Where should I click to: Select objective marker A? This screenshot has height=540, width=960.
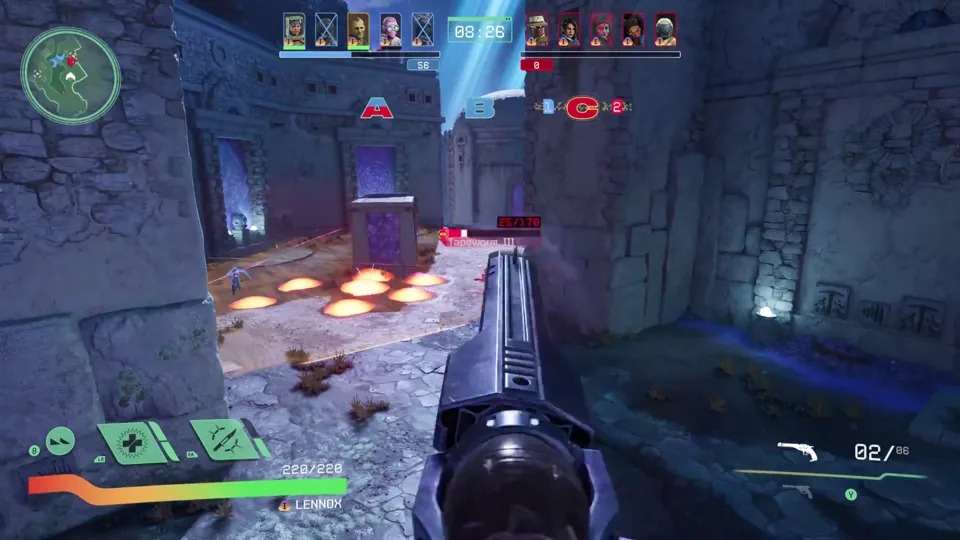377,109
